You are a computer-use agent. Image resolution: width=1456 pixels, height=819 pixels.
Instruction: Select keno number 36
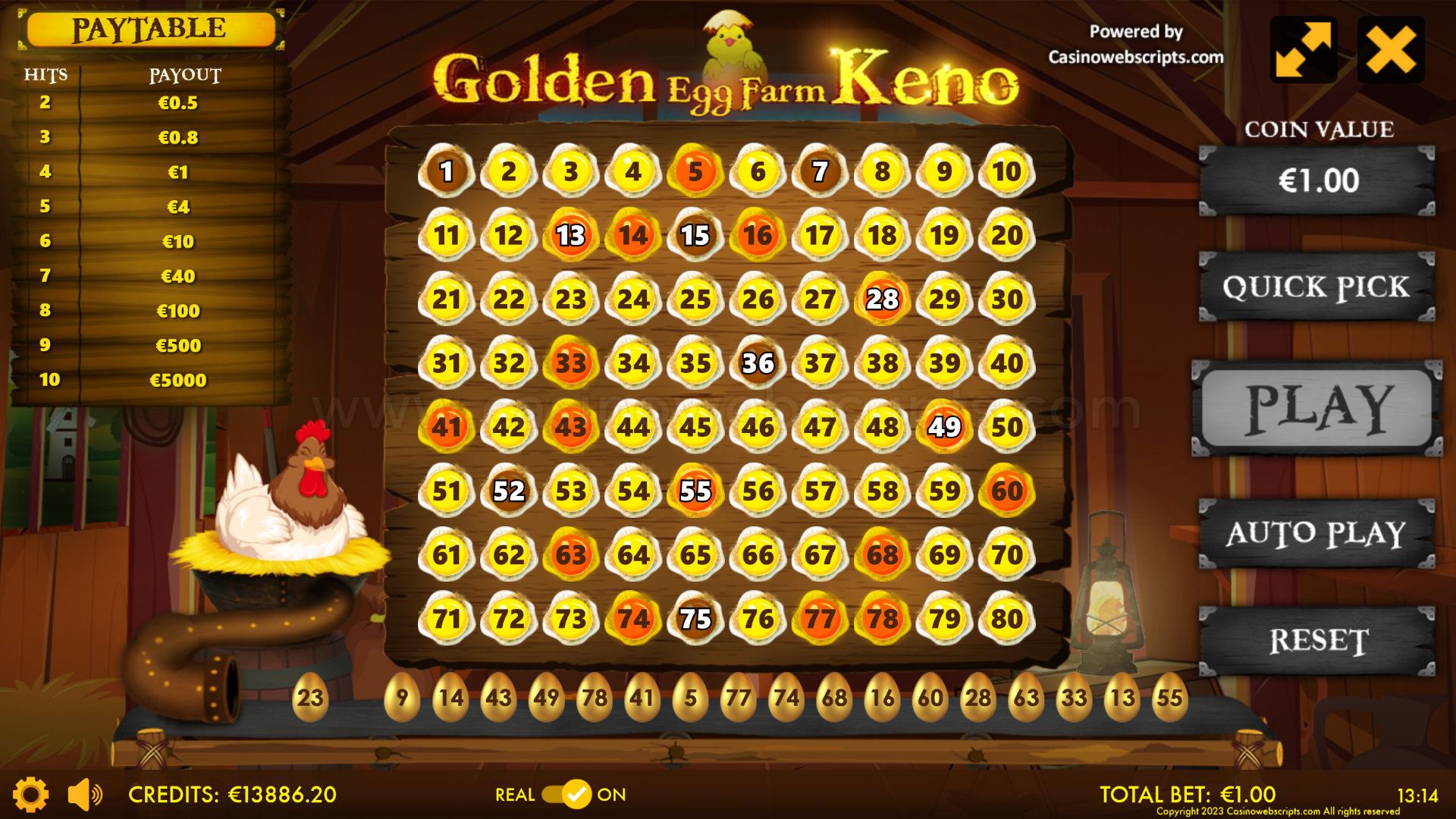758,363
